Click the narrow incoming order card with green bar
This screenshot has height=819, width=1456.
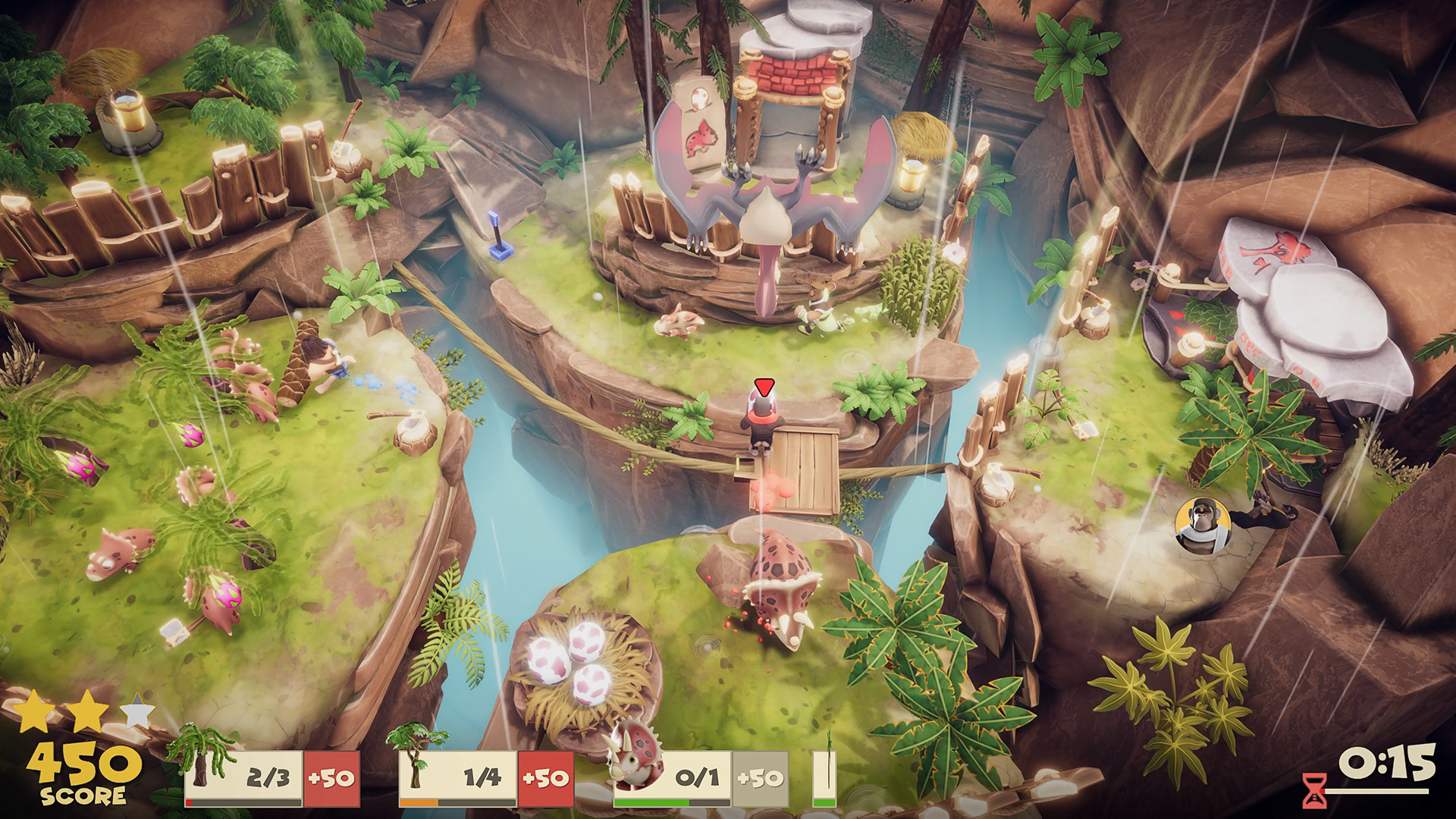[824, 778]
